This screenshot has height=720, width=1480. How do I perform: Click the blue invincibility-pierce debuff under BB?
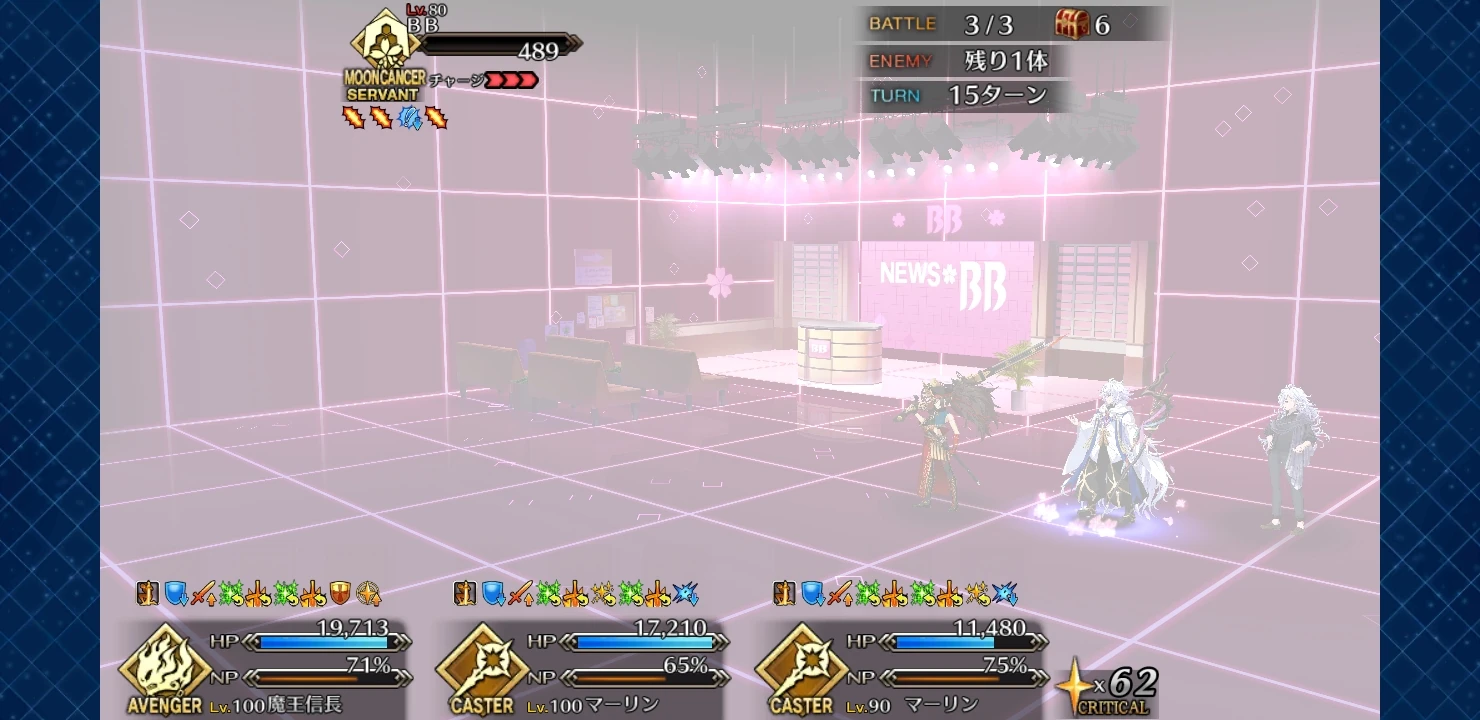click(407, 117)
